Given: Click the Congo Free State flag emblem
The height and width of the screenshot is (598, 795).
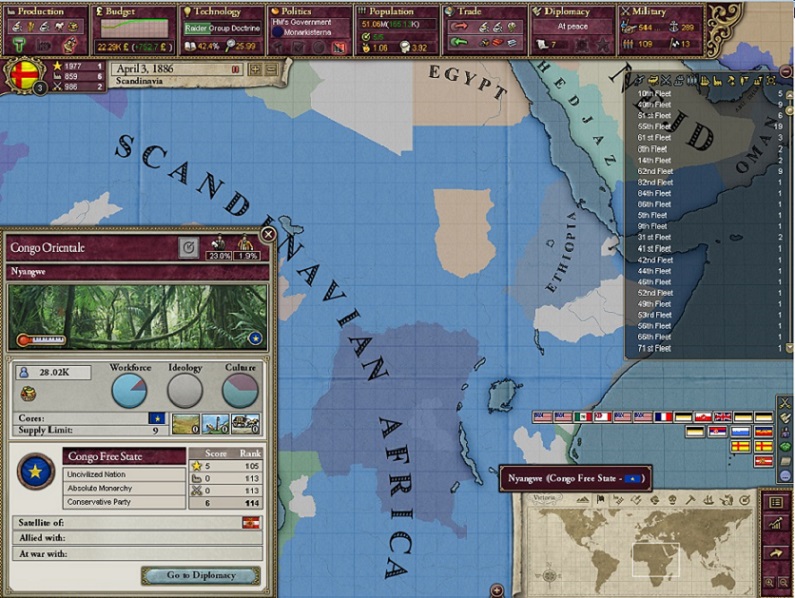Looking at the screenshot, I should 36,470.
